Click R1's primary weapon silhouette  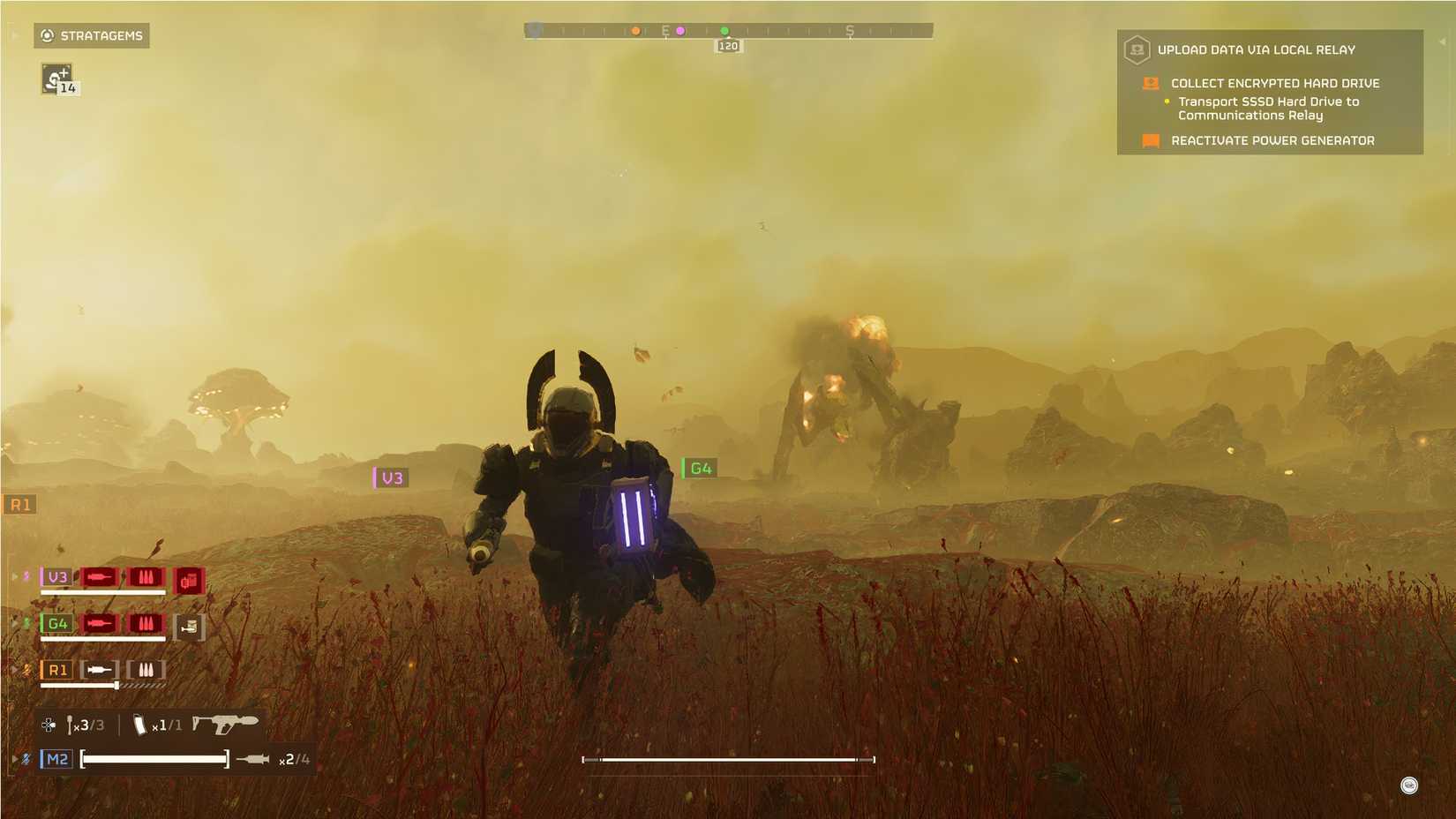(x=100, y=669)
